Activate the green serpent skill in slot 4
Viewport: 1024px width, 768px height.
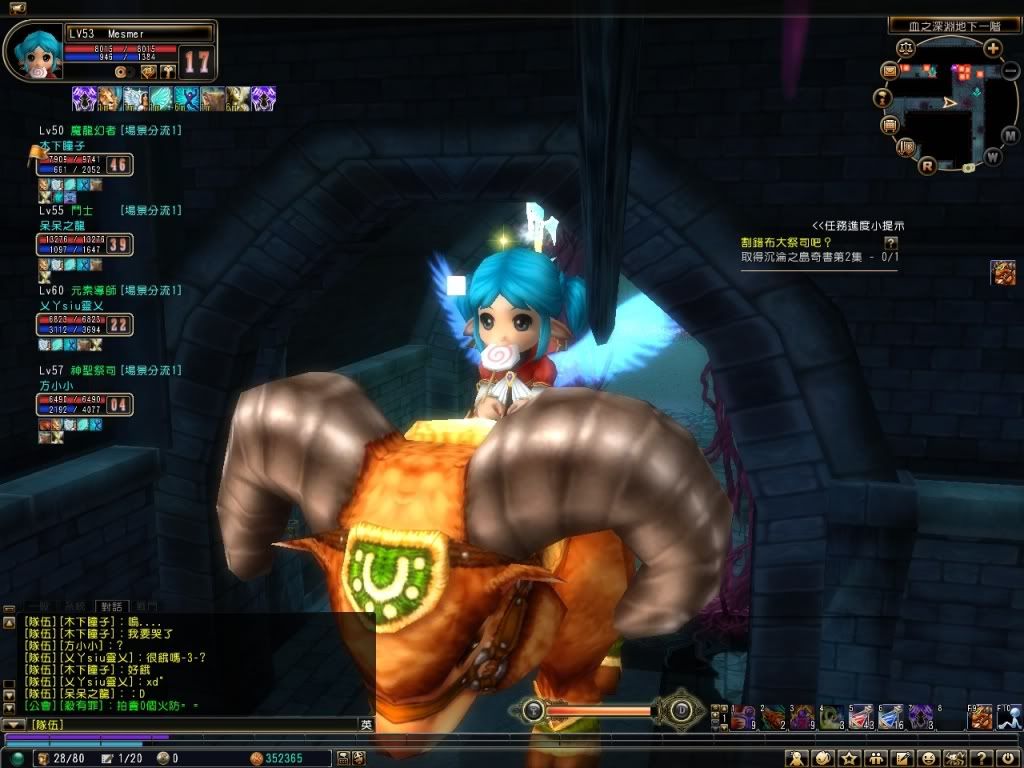coord(833,716)
